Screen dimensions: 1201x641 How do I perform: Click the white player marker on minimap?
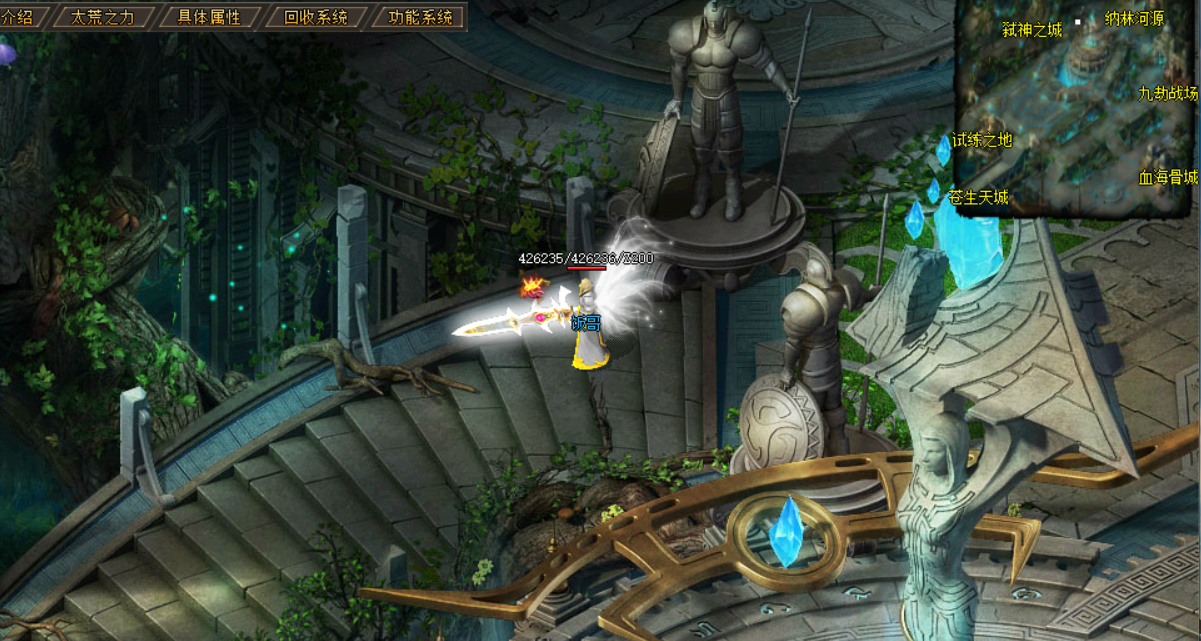click(x=1079, y=22)
